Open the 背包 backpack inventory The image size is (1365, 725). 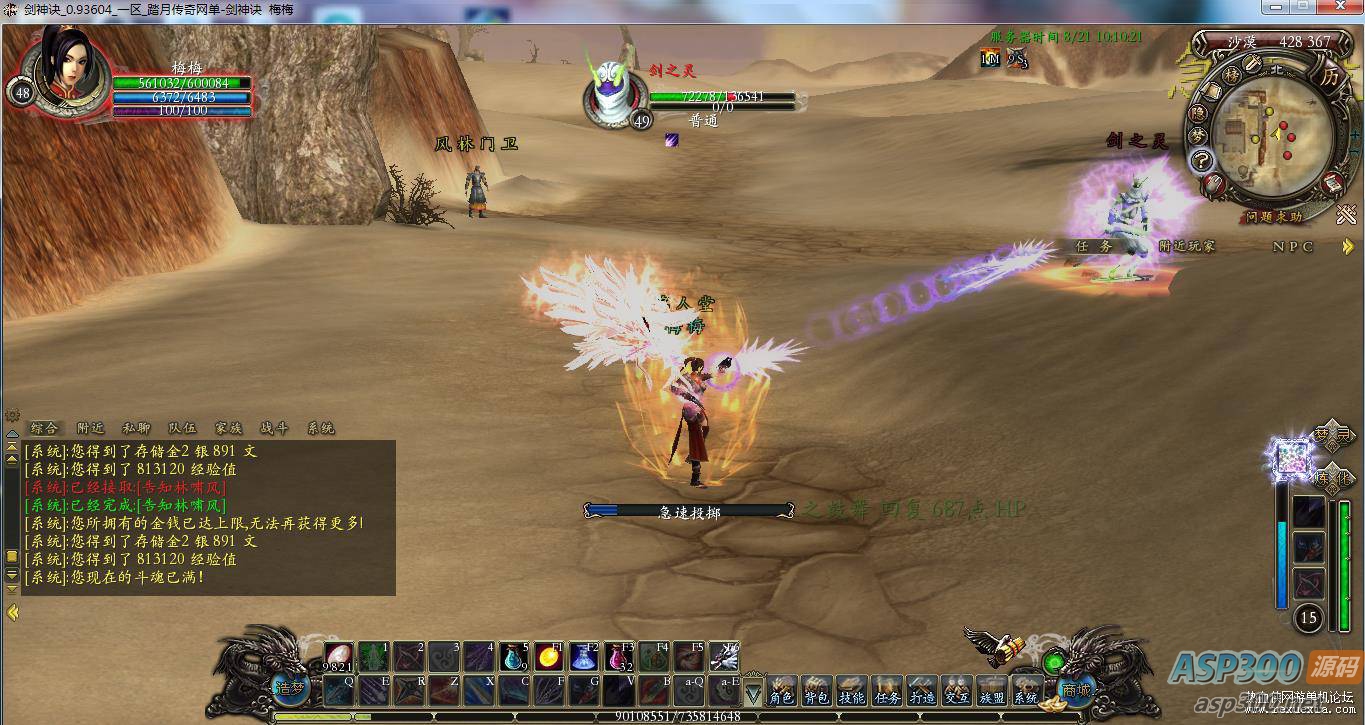[x=817, y=691]
